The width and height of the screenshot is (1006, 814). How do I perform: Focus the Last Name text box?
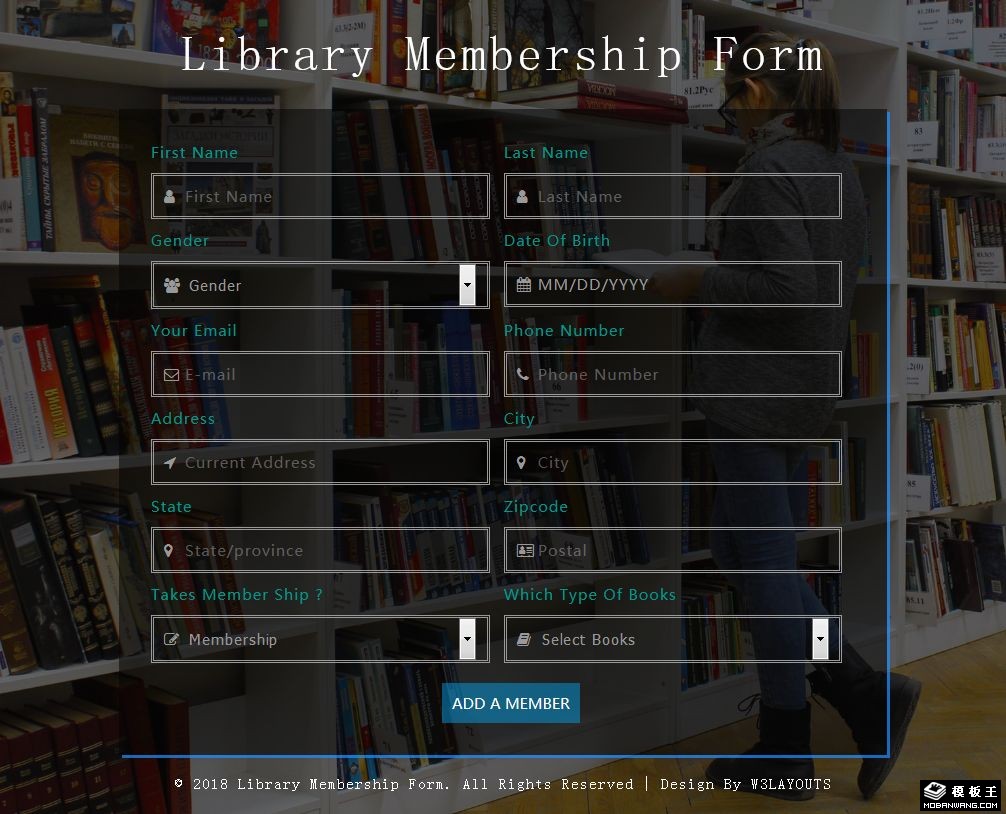(x=672, y=196)
